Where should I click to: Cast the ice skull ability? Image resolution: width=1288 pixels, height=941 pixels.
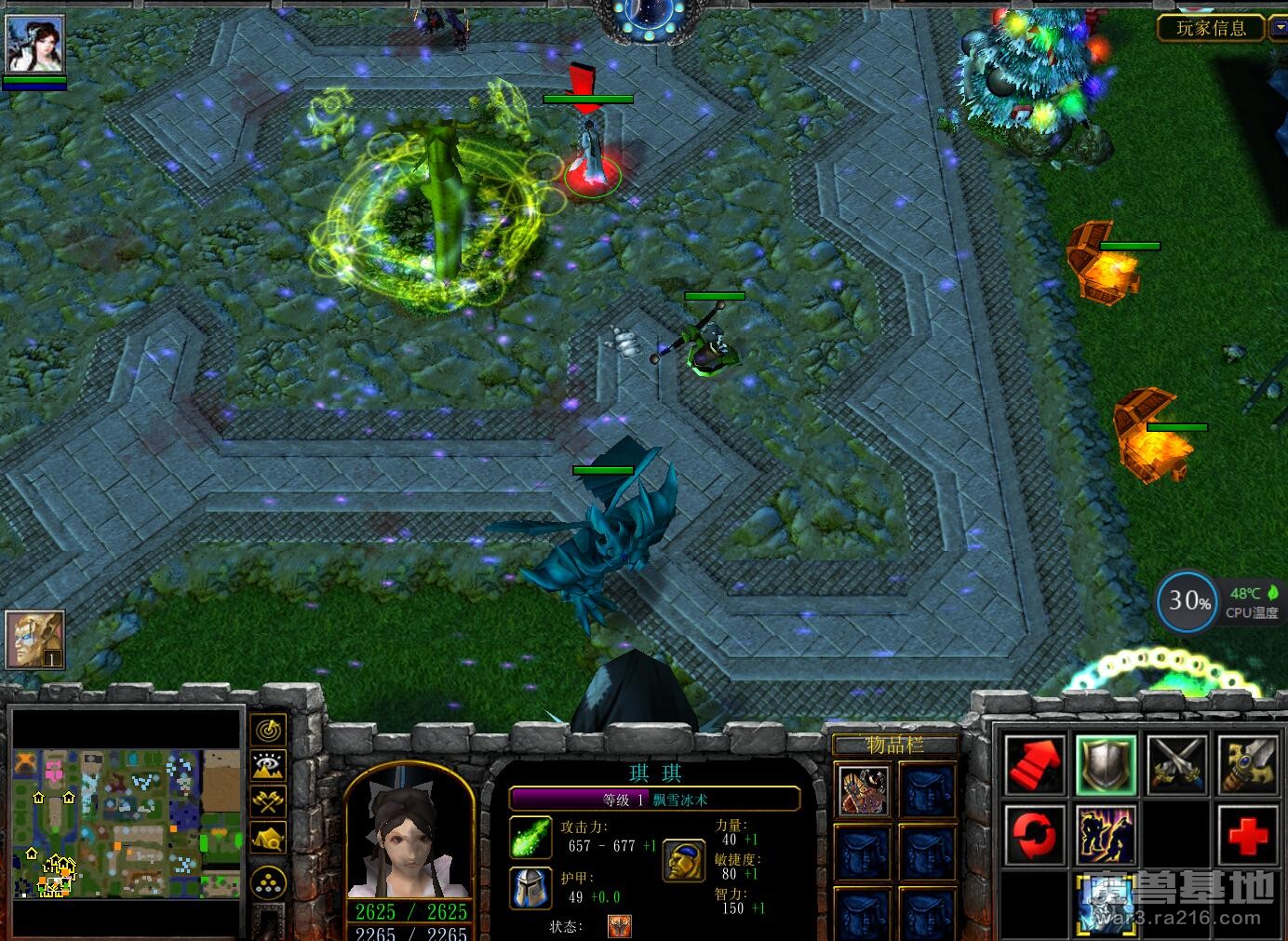coord(1106,903)
